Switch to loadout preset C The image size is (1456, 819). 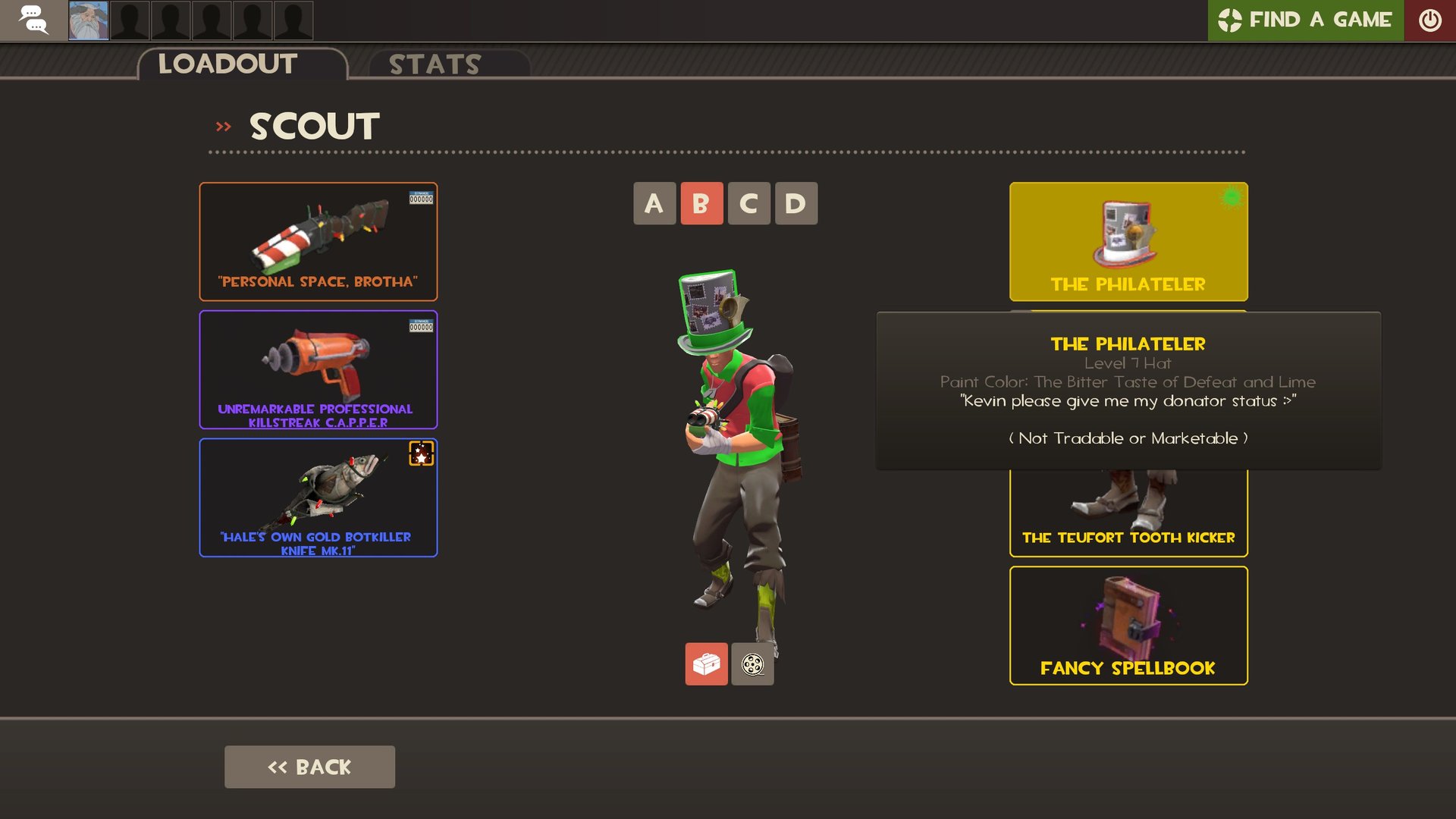[748, 203]
